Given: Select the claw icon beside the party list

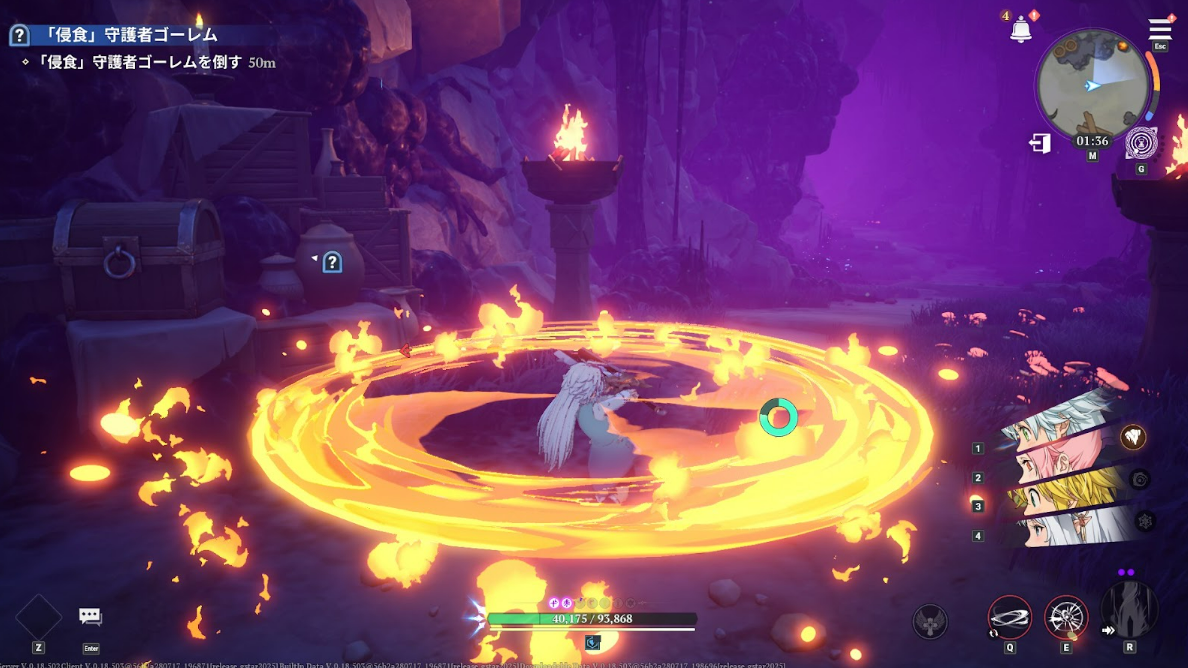Looking at the screenshot, I should point(1132,437).
